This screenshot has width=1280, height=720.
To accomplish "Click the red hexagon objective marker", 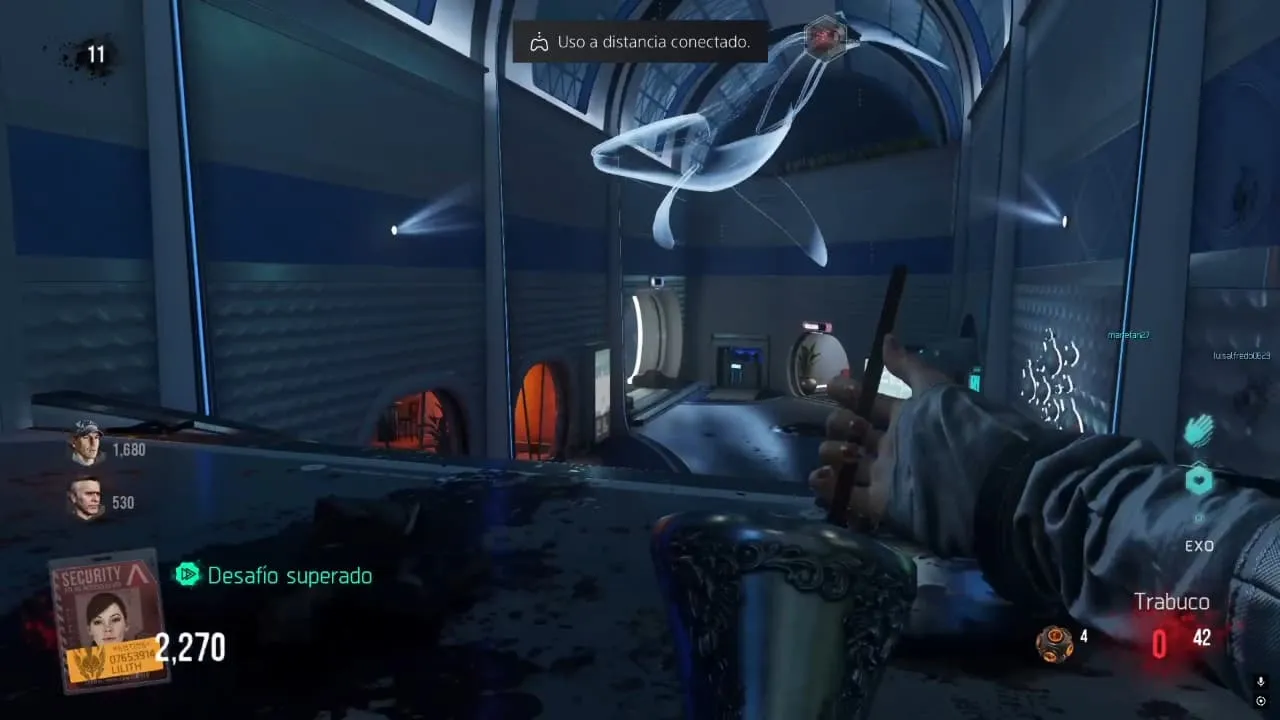I will 827,37.
